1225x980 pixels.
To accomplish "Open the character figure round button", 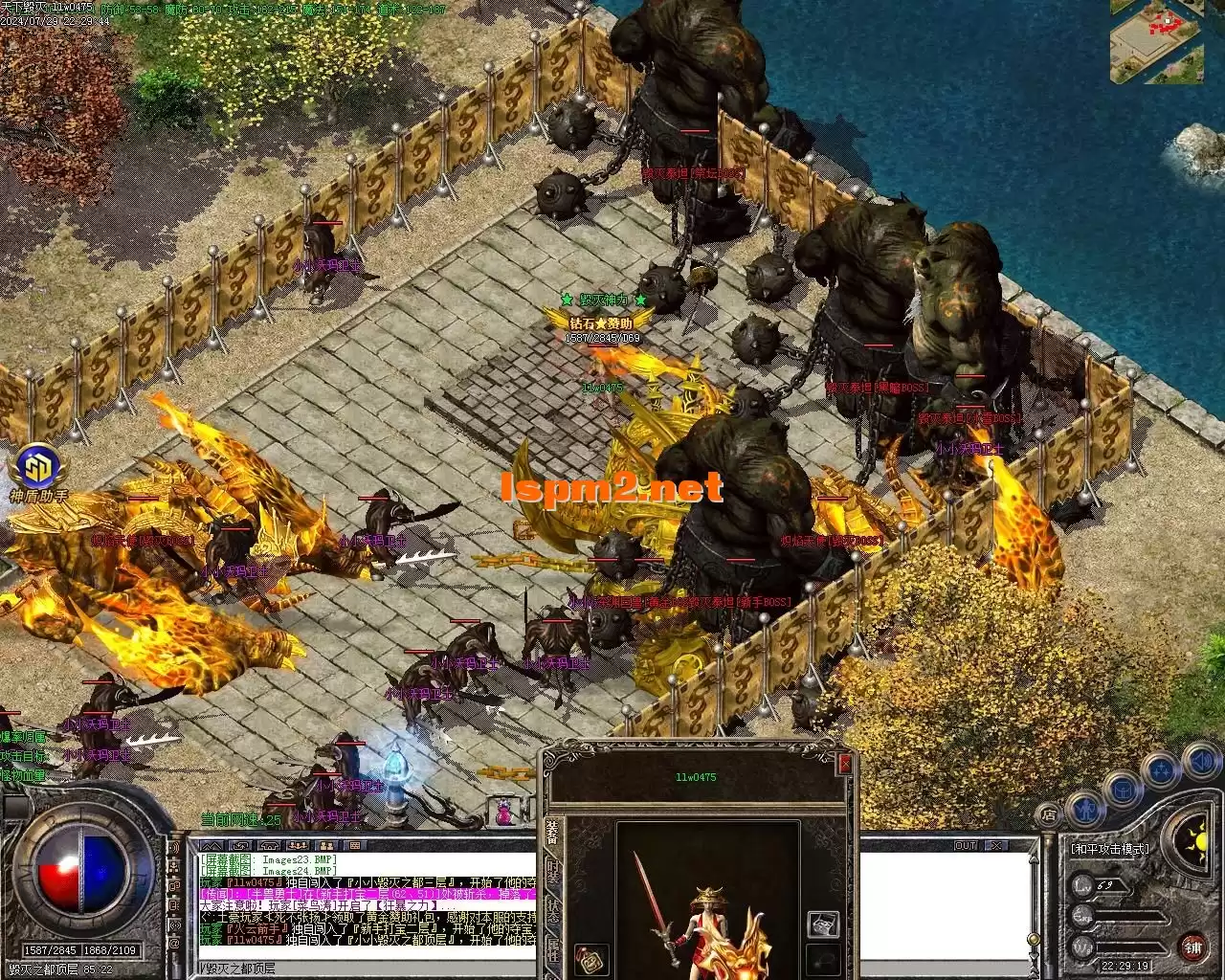I will (1083, 807).
